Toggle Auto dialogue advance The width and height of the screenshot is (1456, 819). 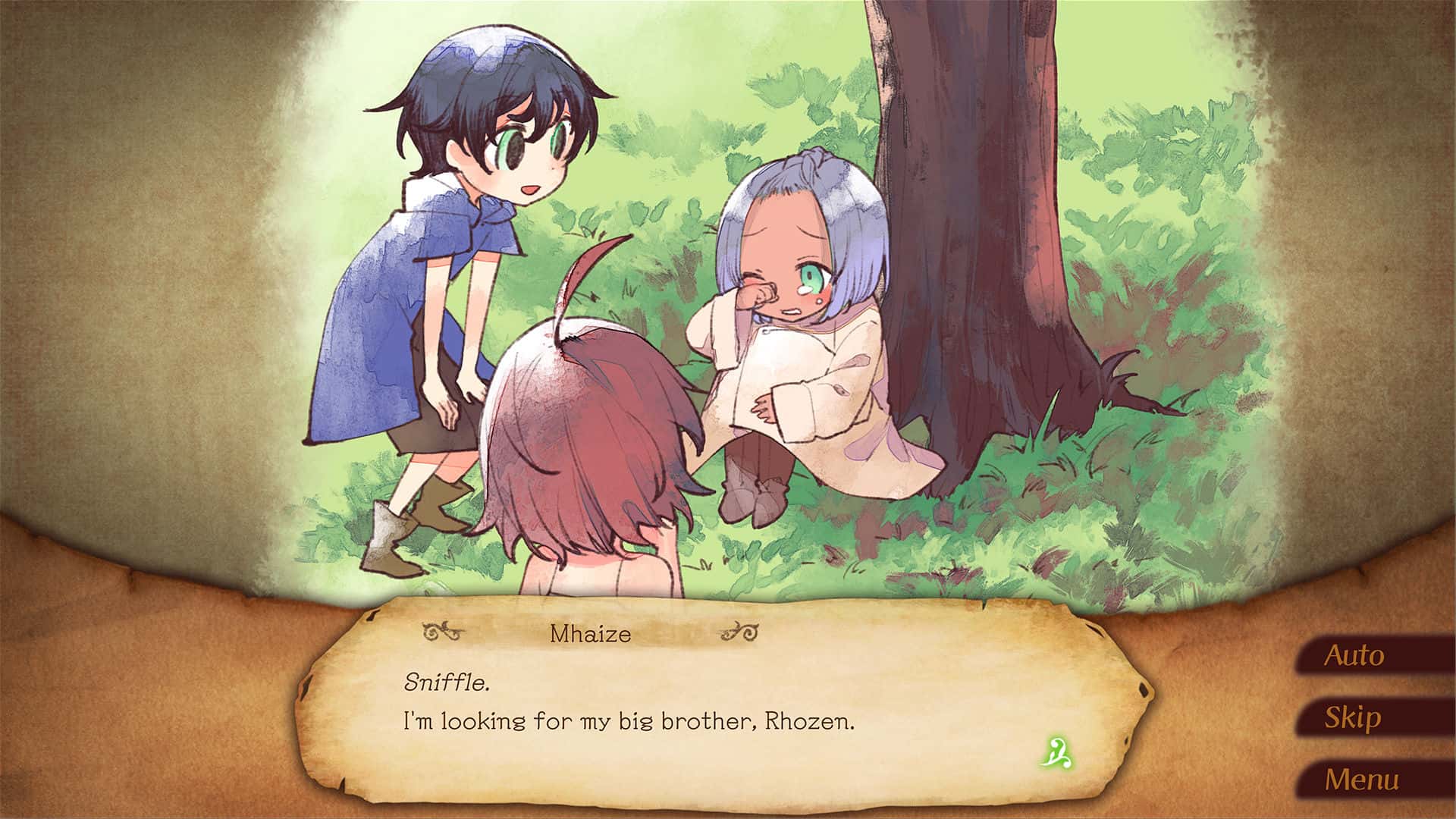pyautogui.click(x=1354, y=655)
